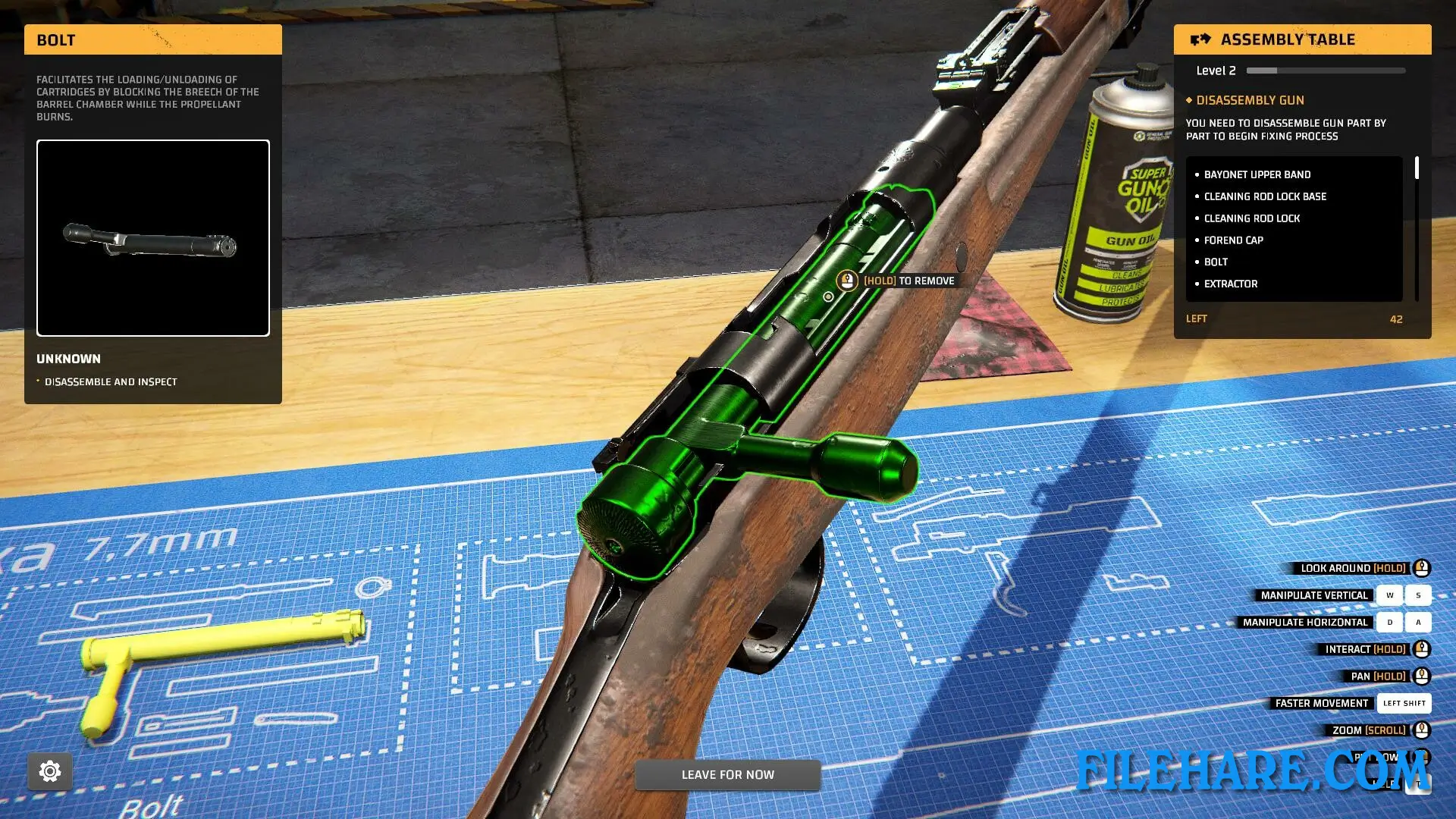Open the settings gear in bottom-left corner
This screenshot has height=819, width=1456.
click(x=50, y=770)
